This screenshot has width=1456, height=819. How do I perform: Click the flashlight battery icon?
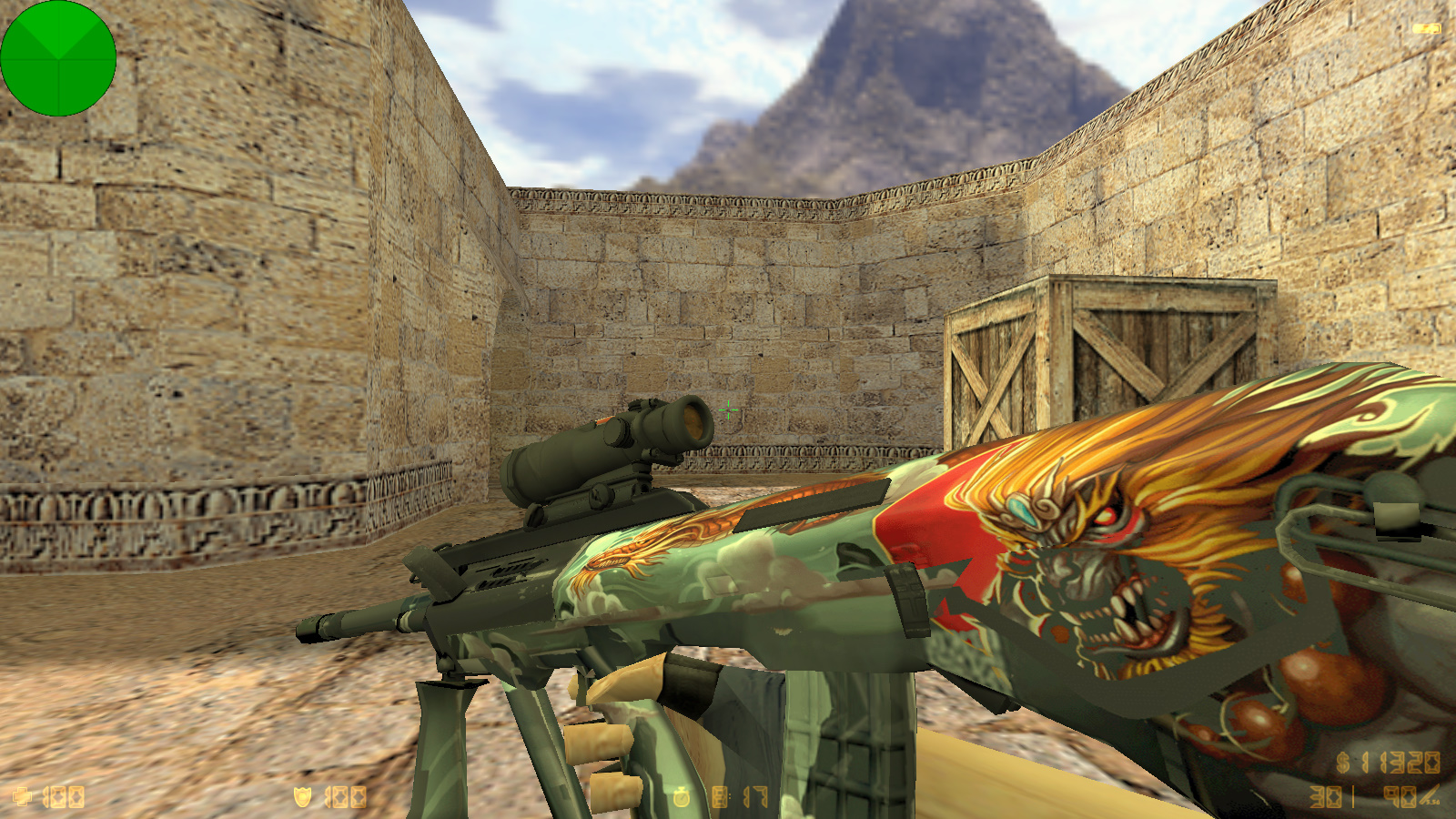[x=1426, y=29]
